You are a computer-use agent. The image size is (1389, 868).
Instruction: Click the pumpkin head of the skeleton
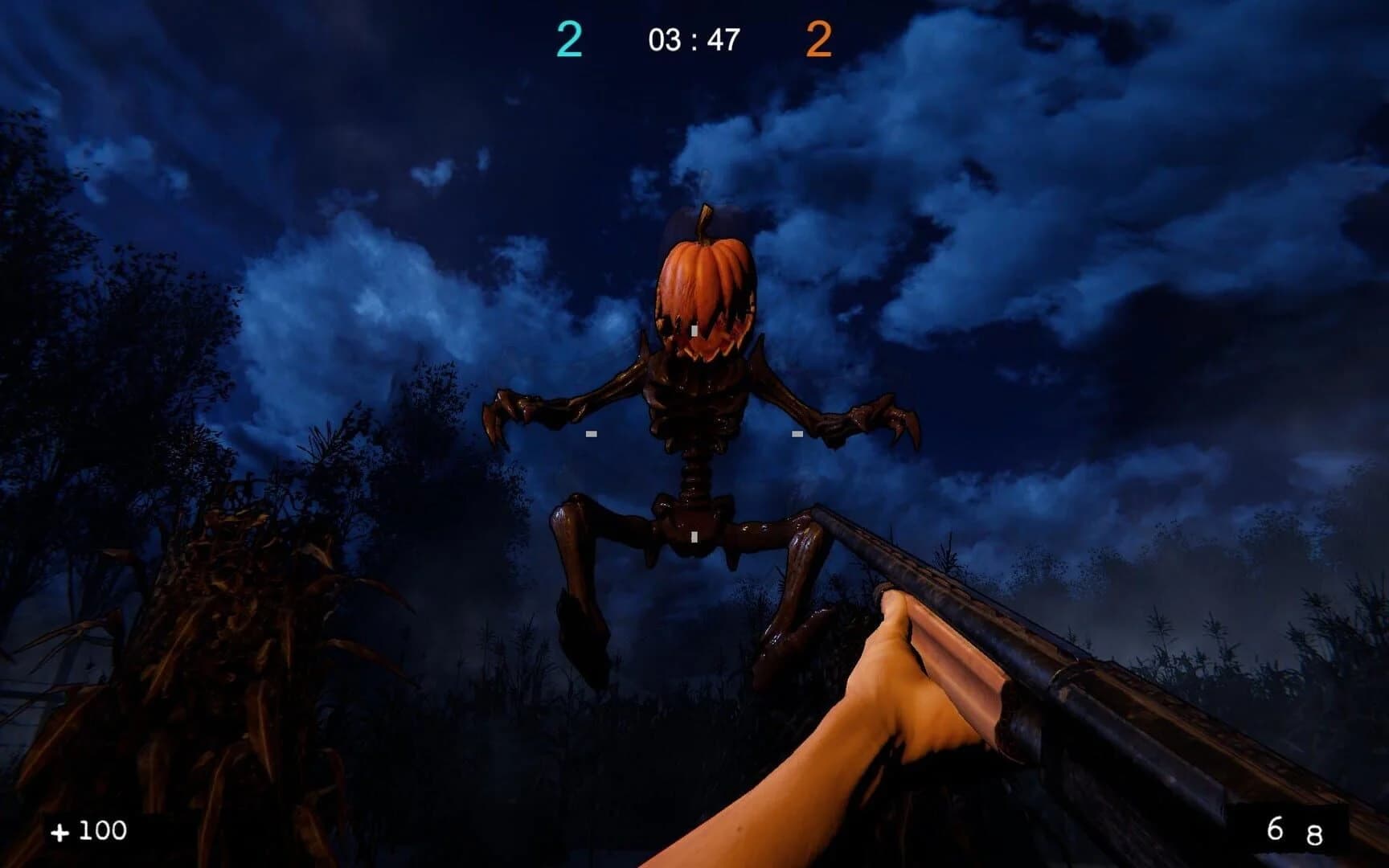point(703,293)
